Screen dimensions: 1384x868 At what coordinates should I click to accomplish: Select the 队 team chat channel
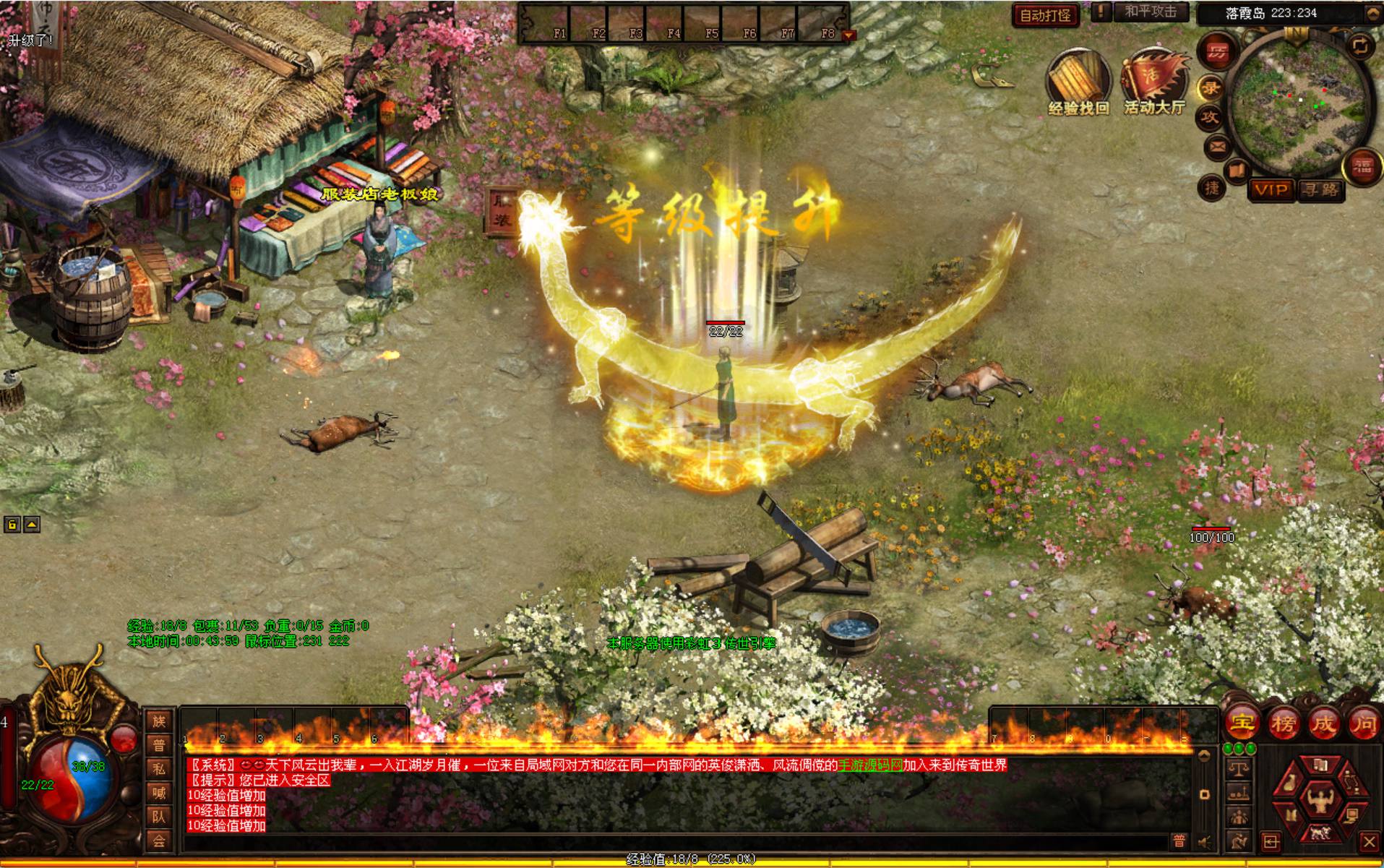pyautogui.click(x=159, y=817)
